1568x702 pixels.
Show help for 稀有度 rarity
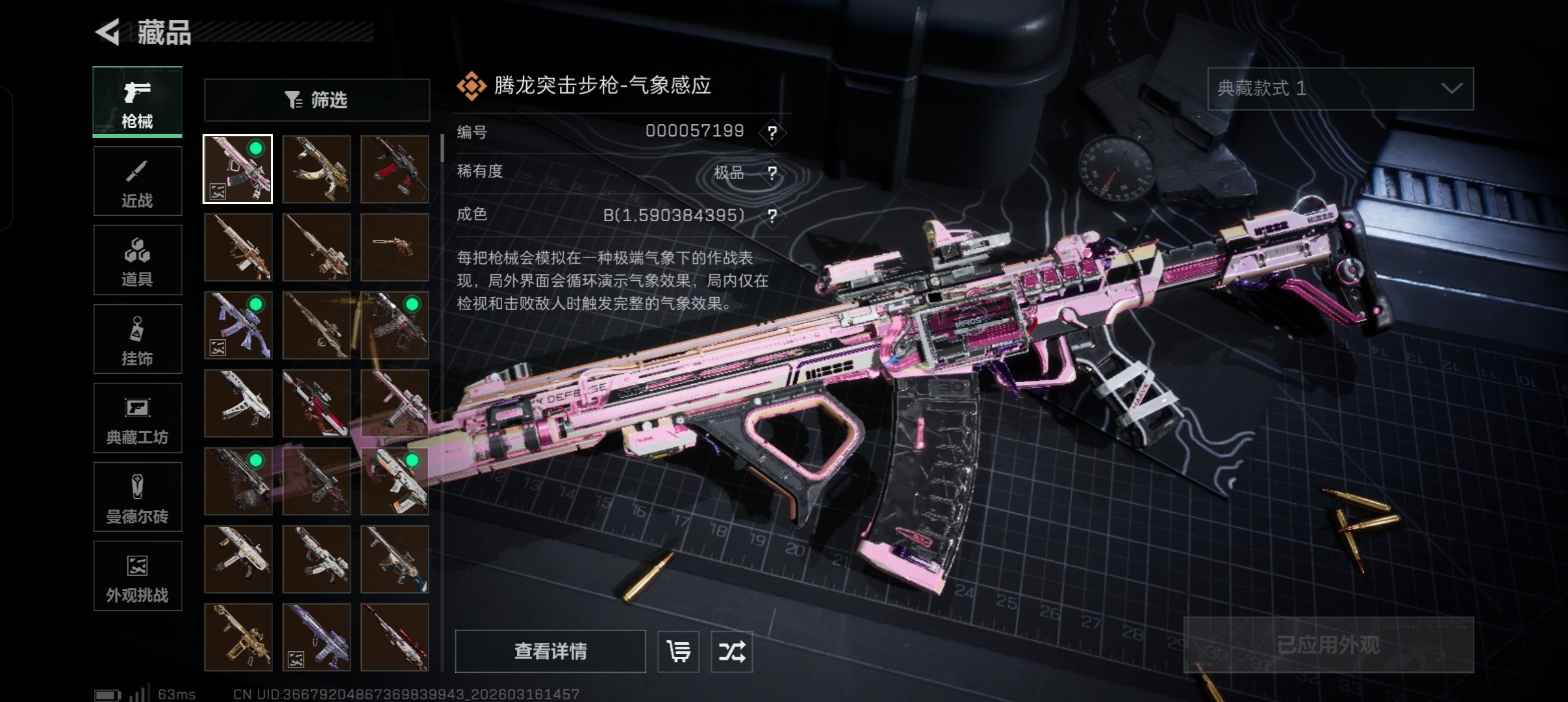tap(772, 173)
